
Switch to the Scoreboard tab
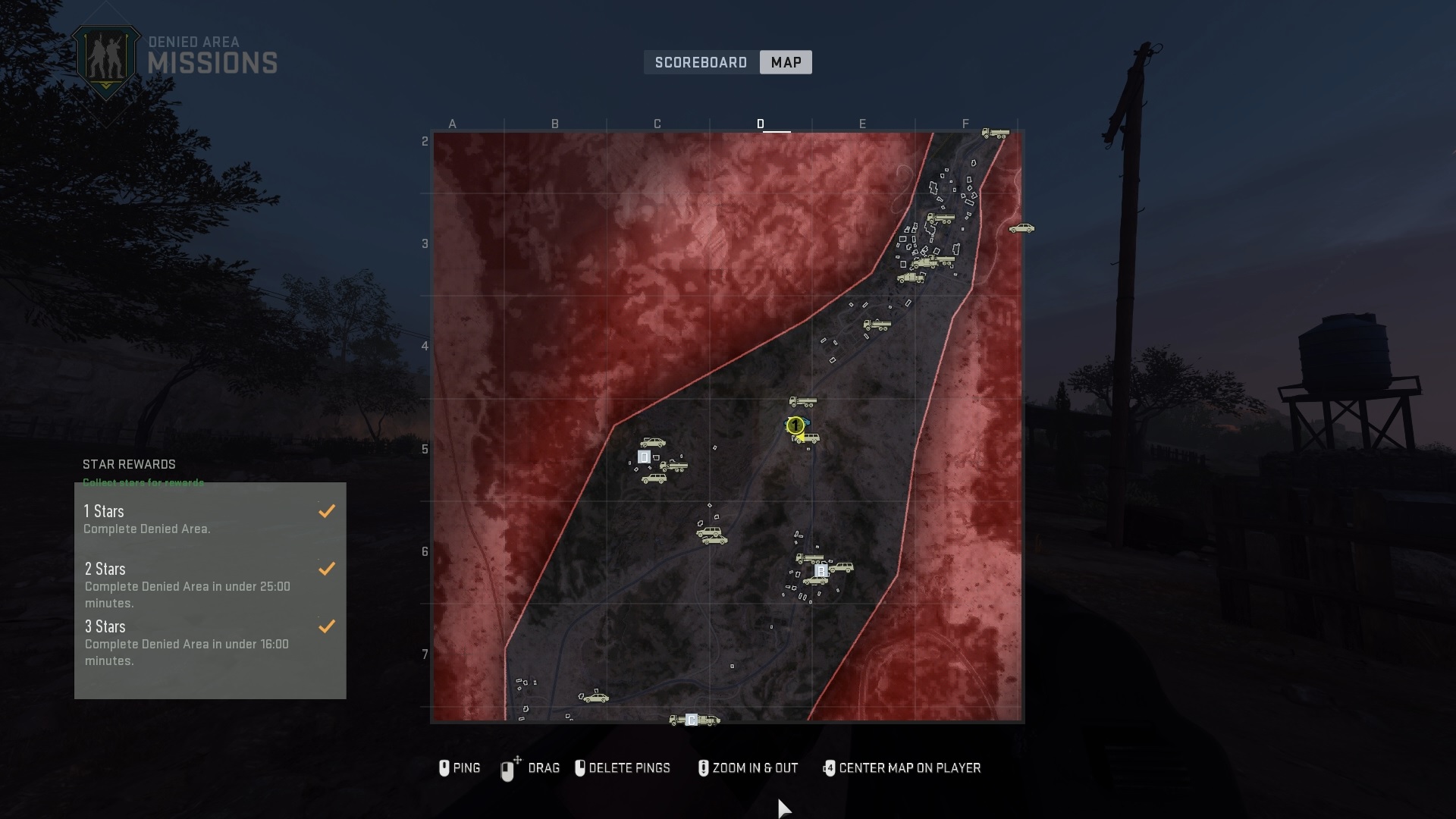pos(701,62)
